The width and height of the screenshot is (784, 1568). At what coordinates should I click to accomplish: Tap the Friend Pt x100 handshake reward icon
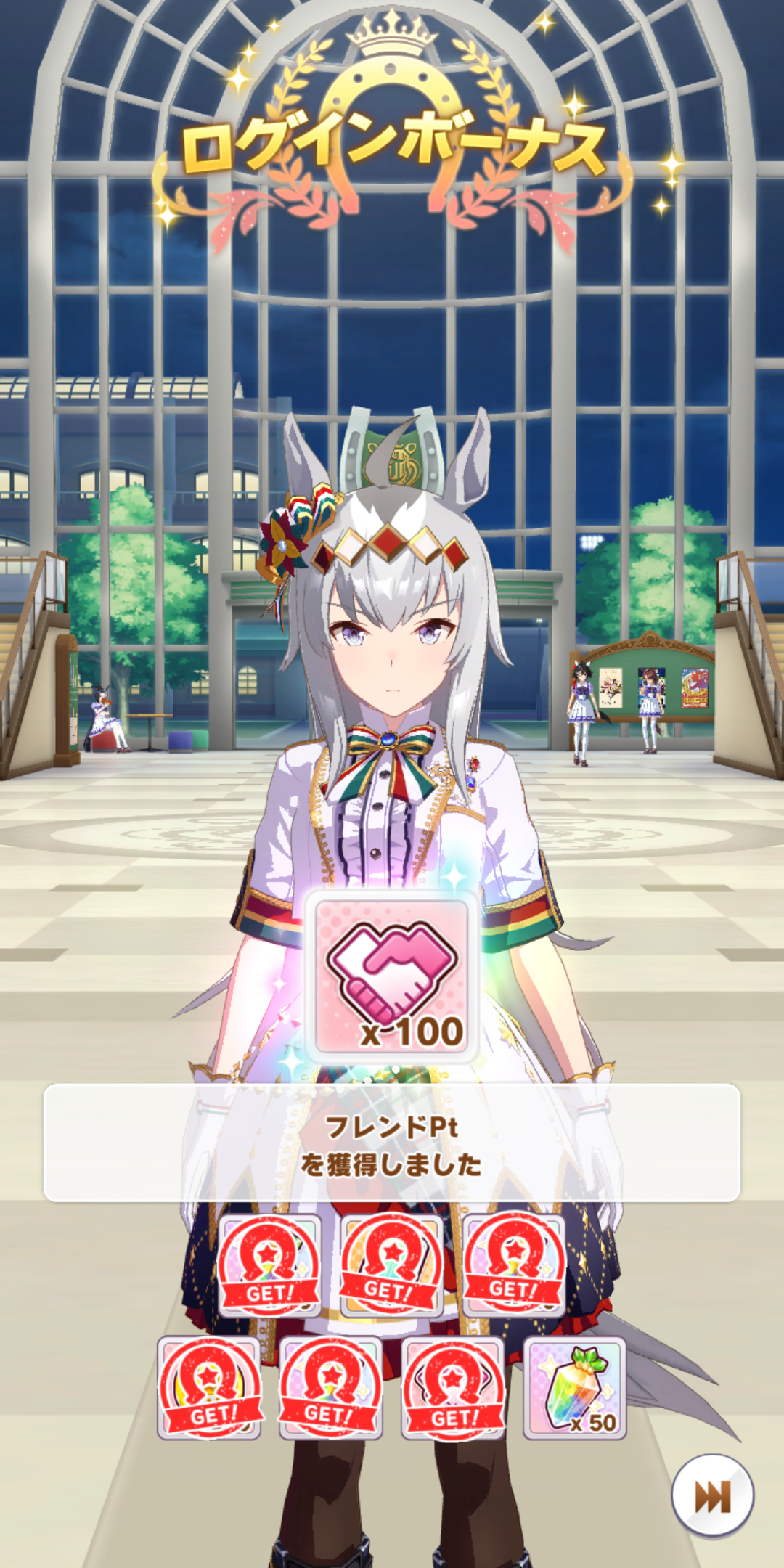click(392, 976)
